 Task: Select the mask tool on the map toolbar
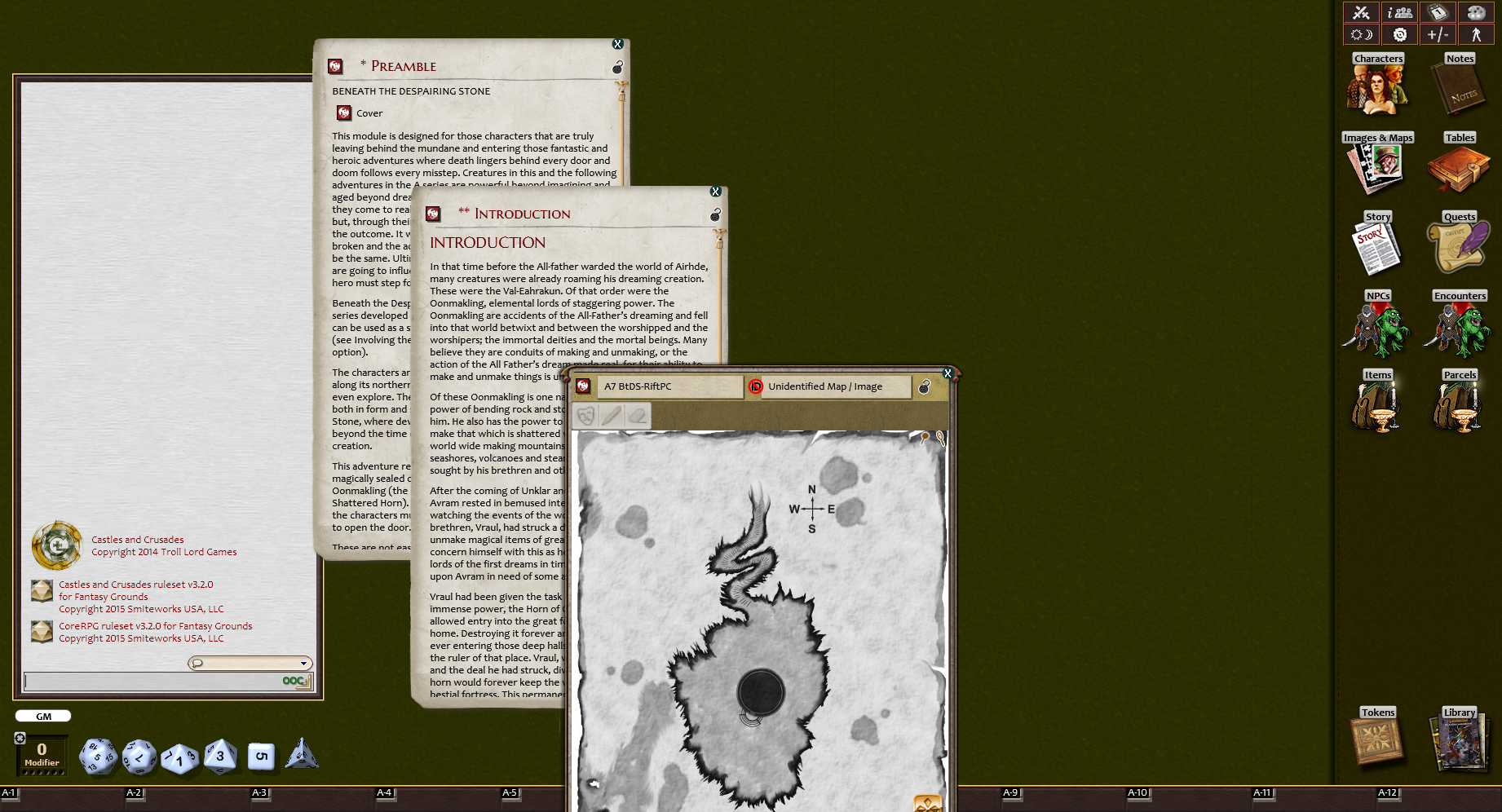click(x=585, y=416)
